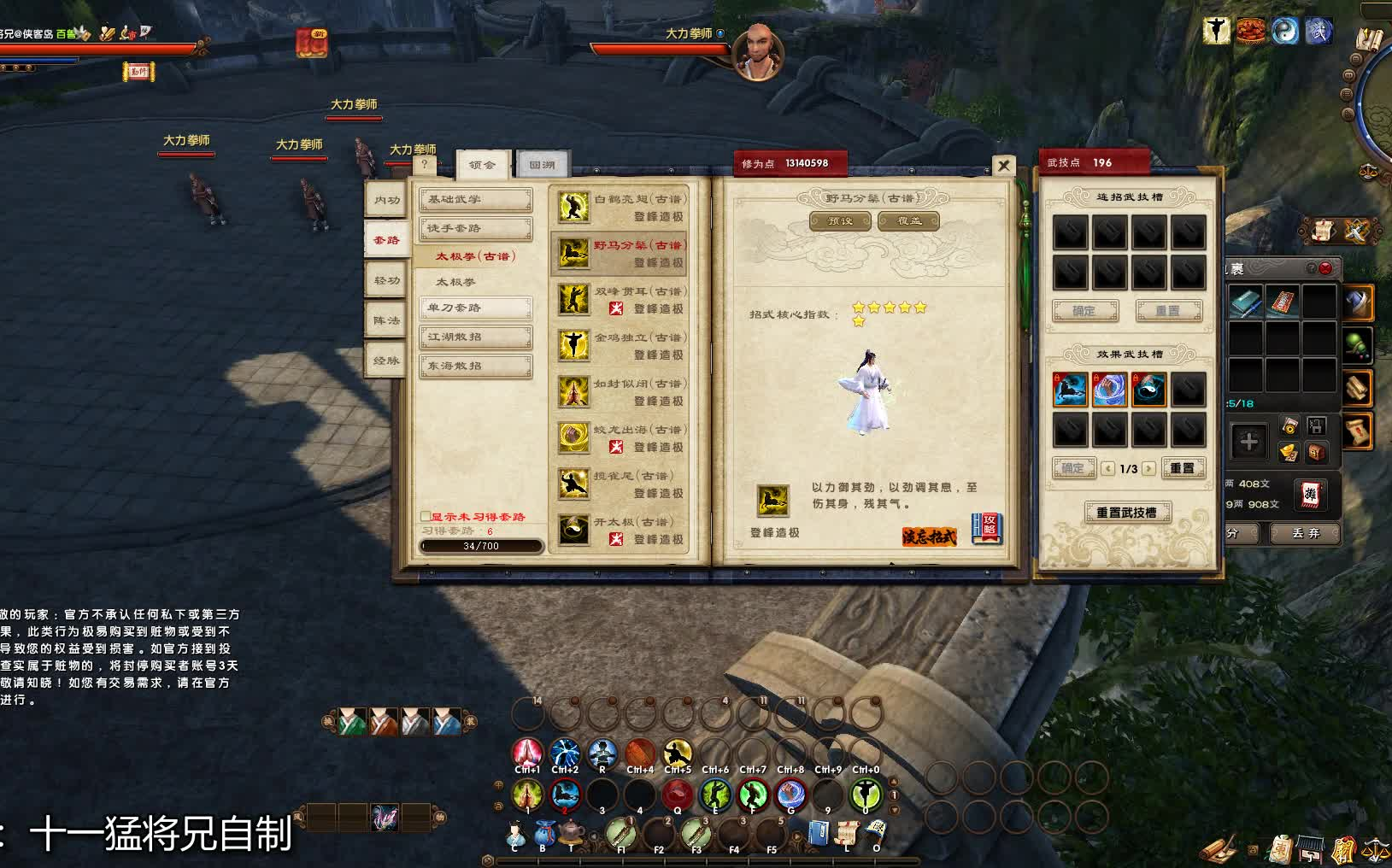Open the 轻功 side tab
This screenshot has width=1392, height=868.
386,280
